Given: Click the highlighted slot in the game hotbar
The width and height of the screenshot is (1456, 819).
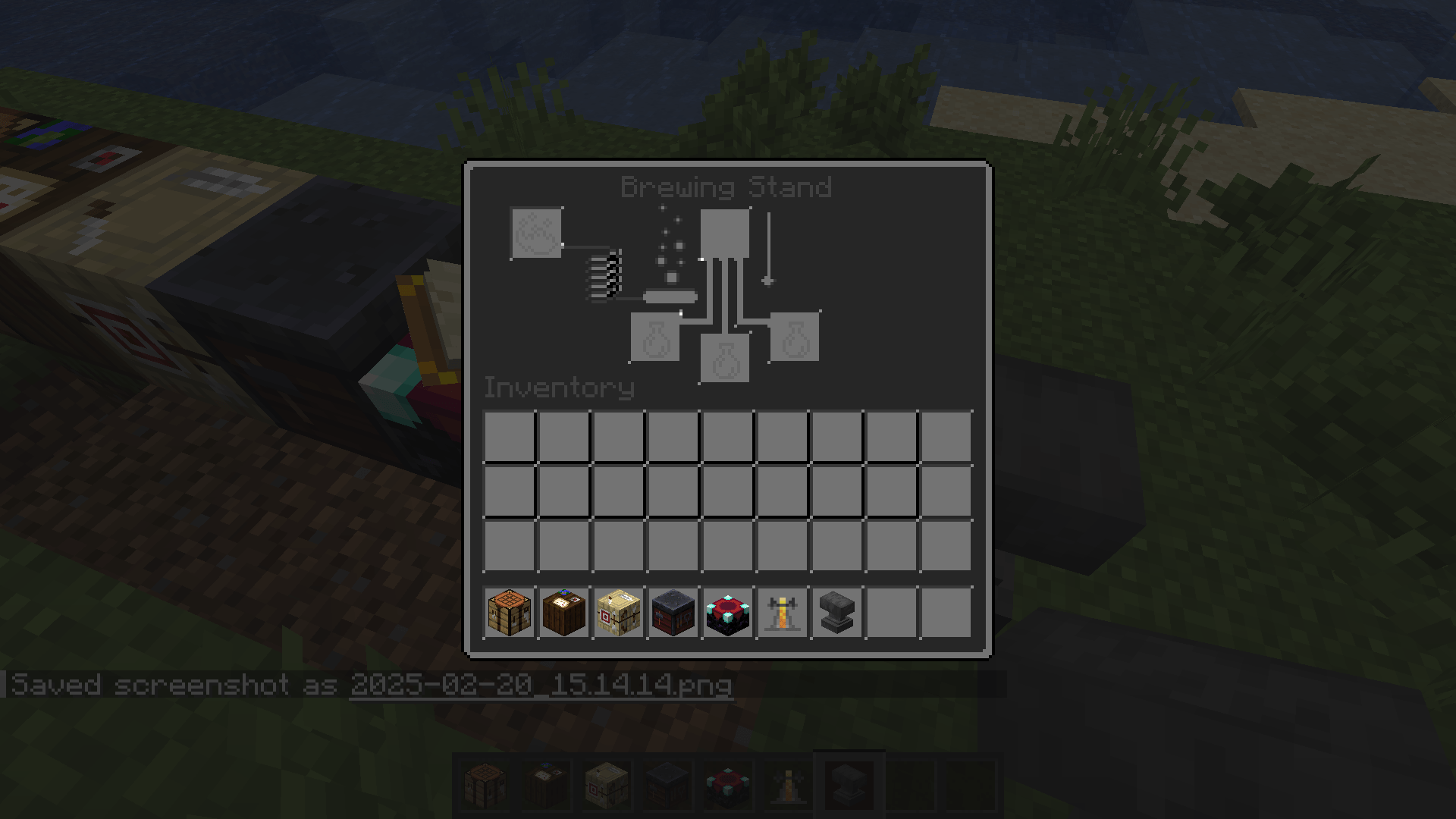Looking at the screenshot, I should tap(848, 783).
